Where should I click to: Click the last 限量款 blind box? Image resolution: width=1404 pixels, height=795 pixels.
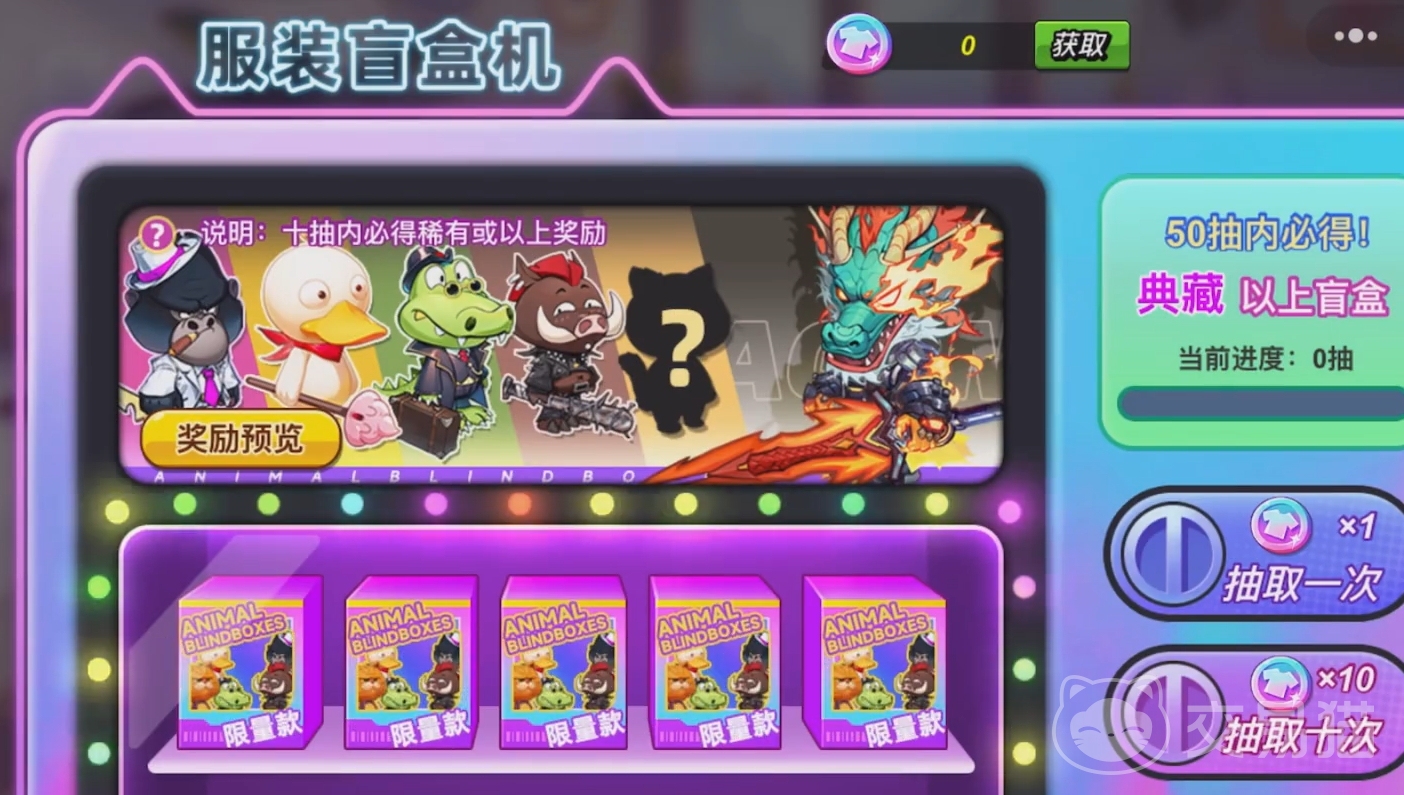876,665
